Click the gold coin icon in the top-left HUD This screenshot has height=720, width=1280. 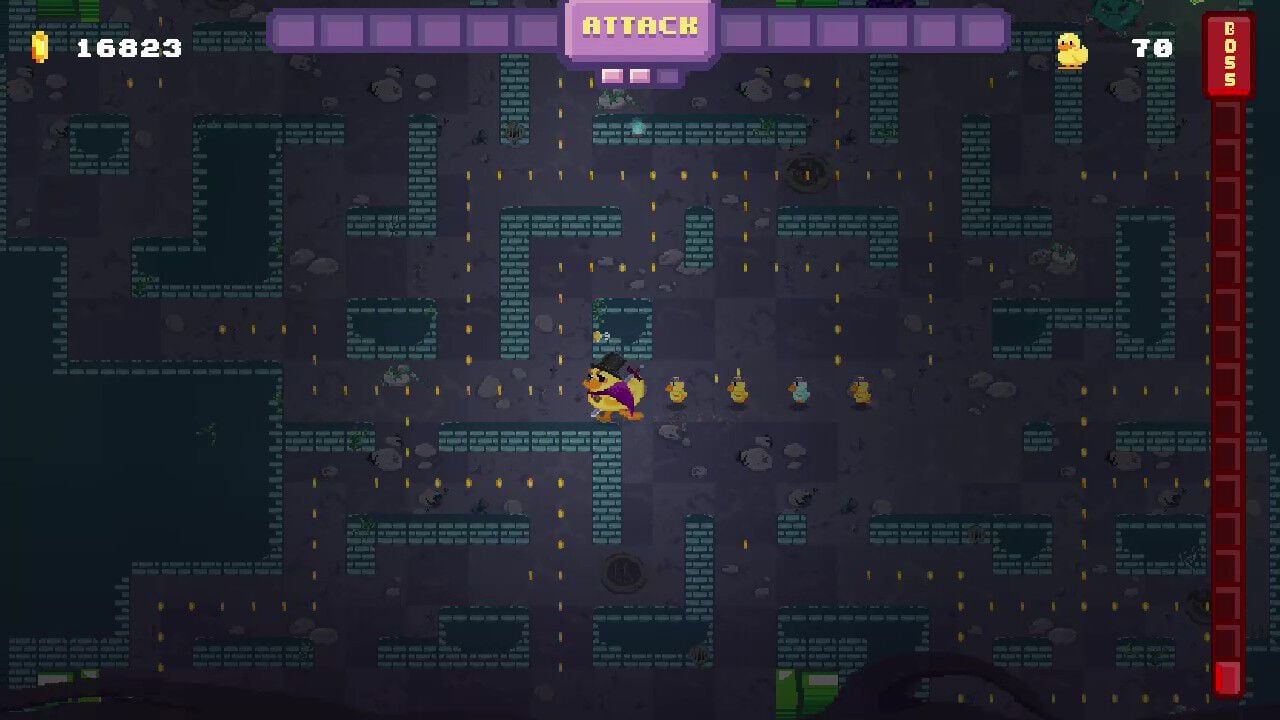pos(40,45)
